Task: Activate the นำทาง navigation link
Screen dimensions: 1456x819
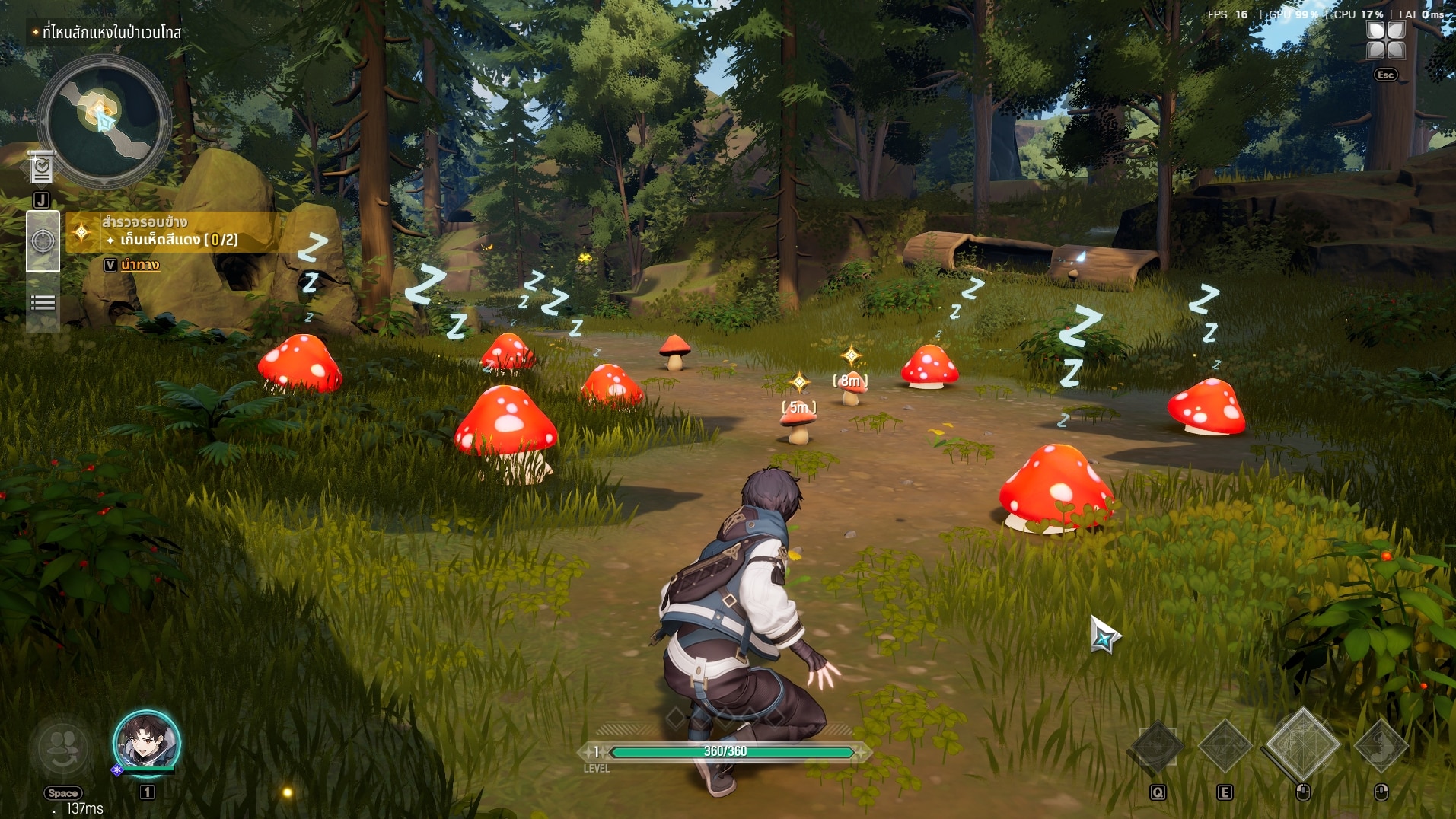Action: (x=140, y=265)
